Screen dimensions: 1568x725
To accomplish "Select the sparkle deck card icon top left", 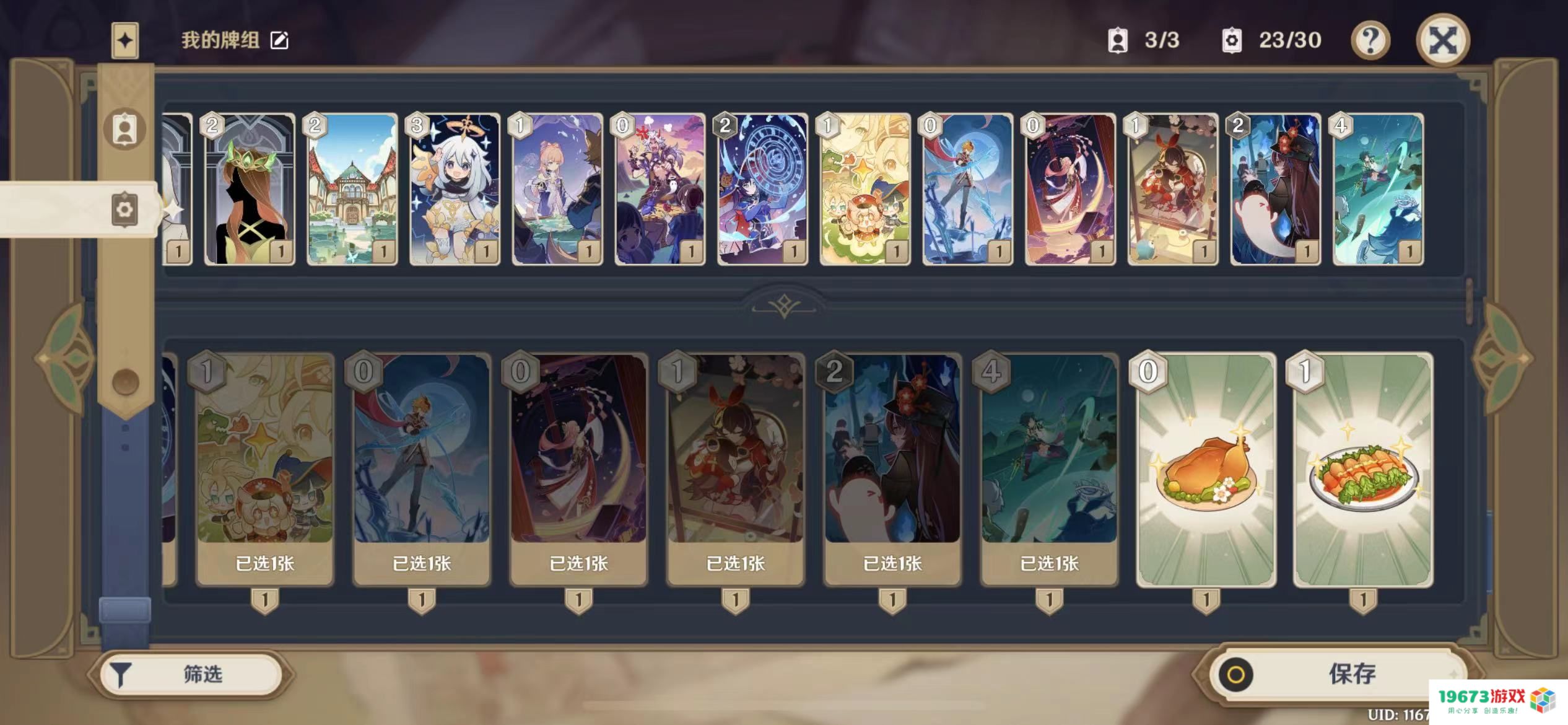I will point(124,39).
